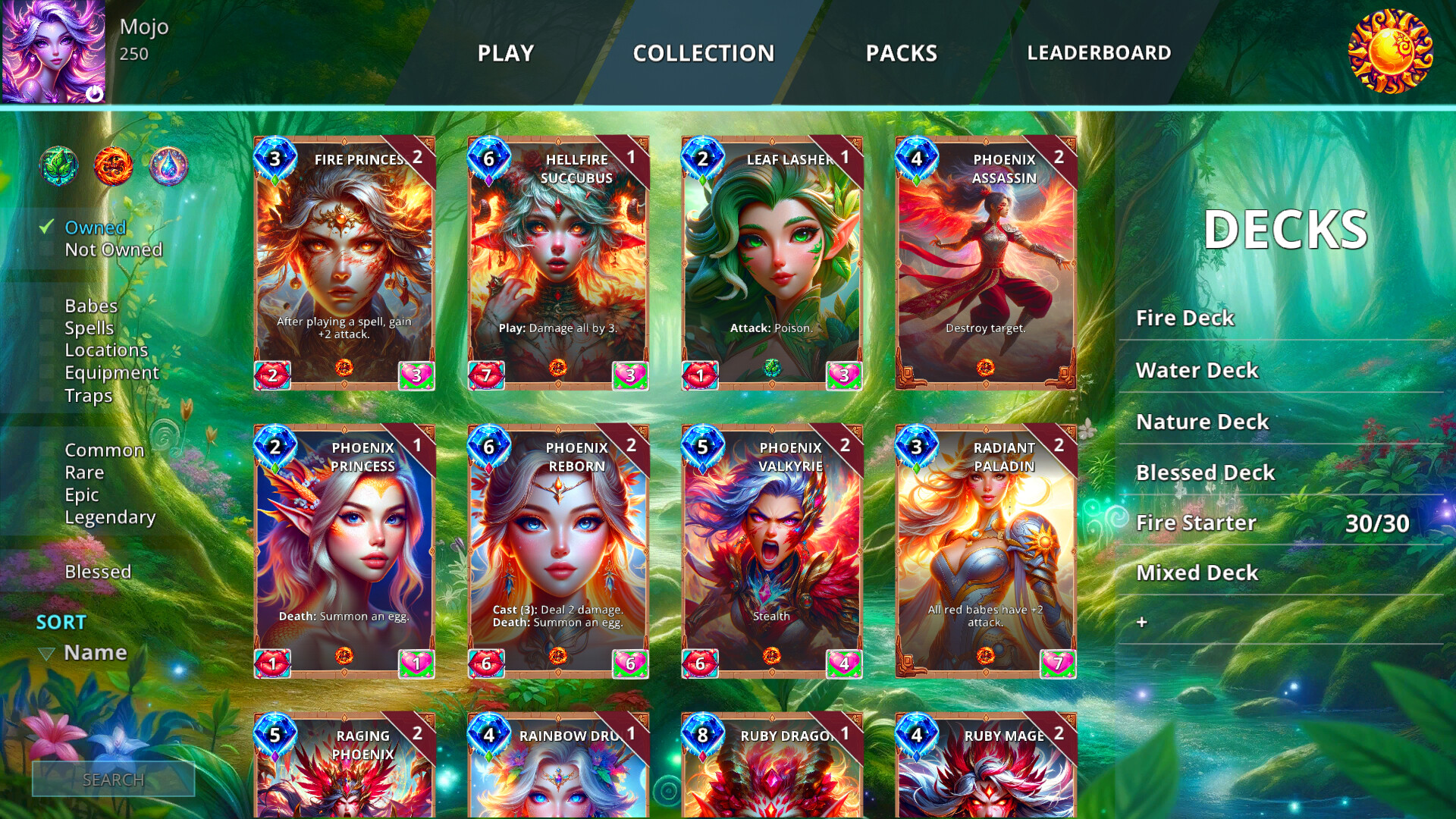Expand the Fire Deck entry
This screenshot has height=819, width=1456.
[1185, 318]
